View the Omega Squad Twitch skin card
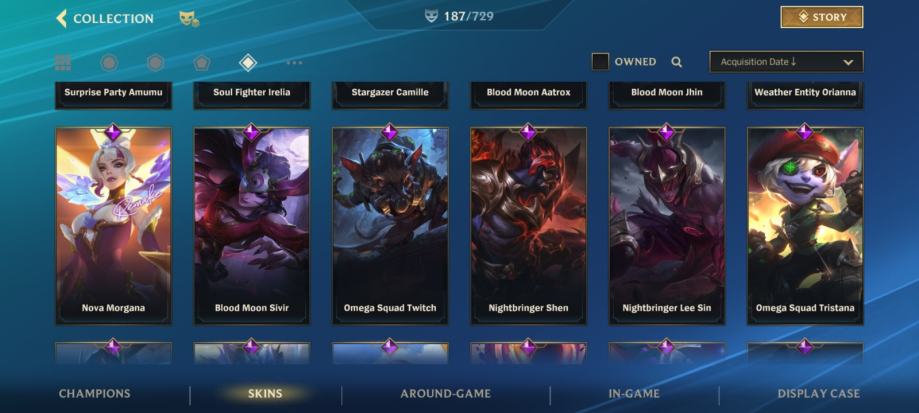The image size is (919, 413). point(390,225)
